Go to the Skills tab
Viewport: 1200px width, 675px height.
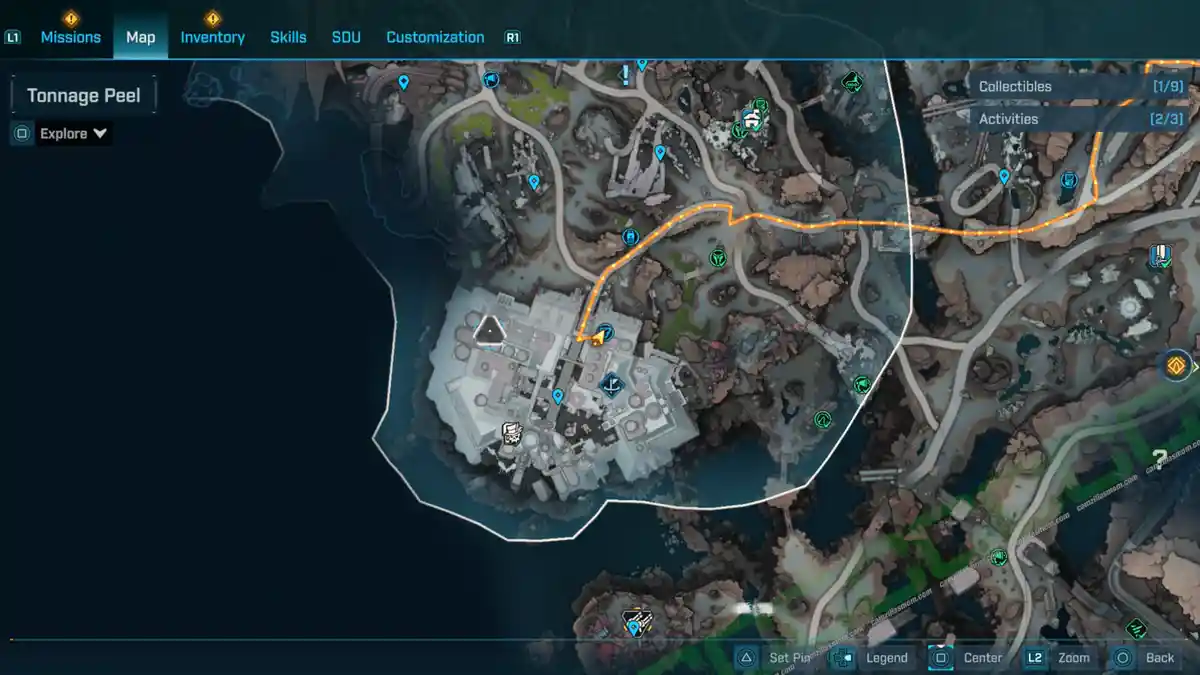click(288, 37)
